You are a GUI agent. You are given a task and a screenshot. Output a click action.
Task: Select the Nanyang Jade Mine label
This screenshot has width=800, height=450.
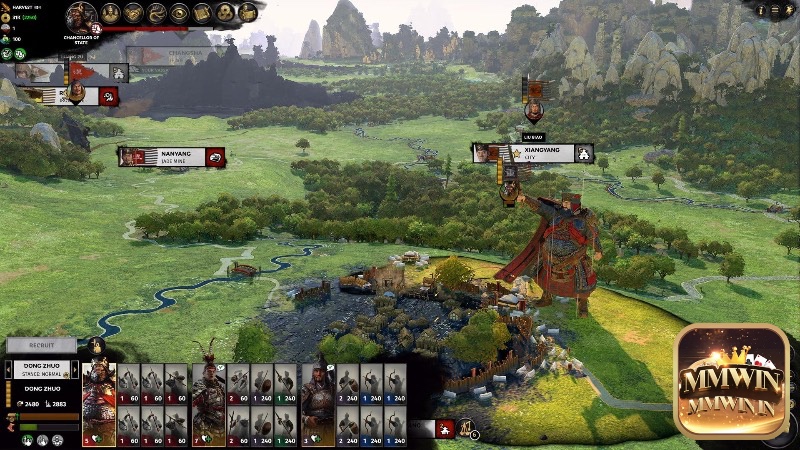click(x=171, y=157)
